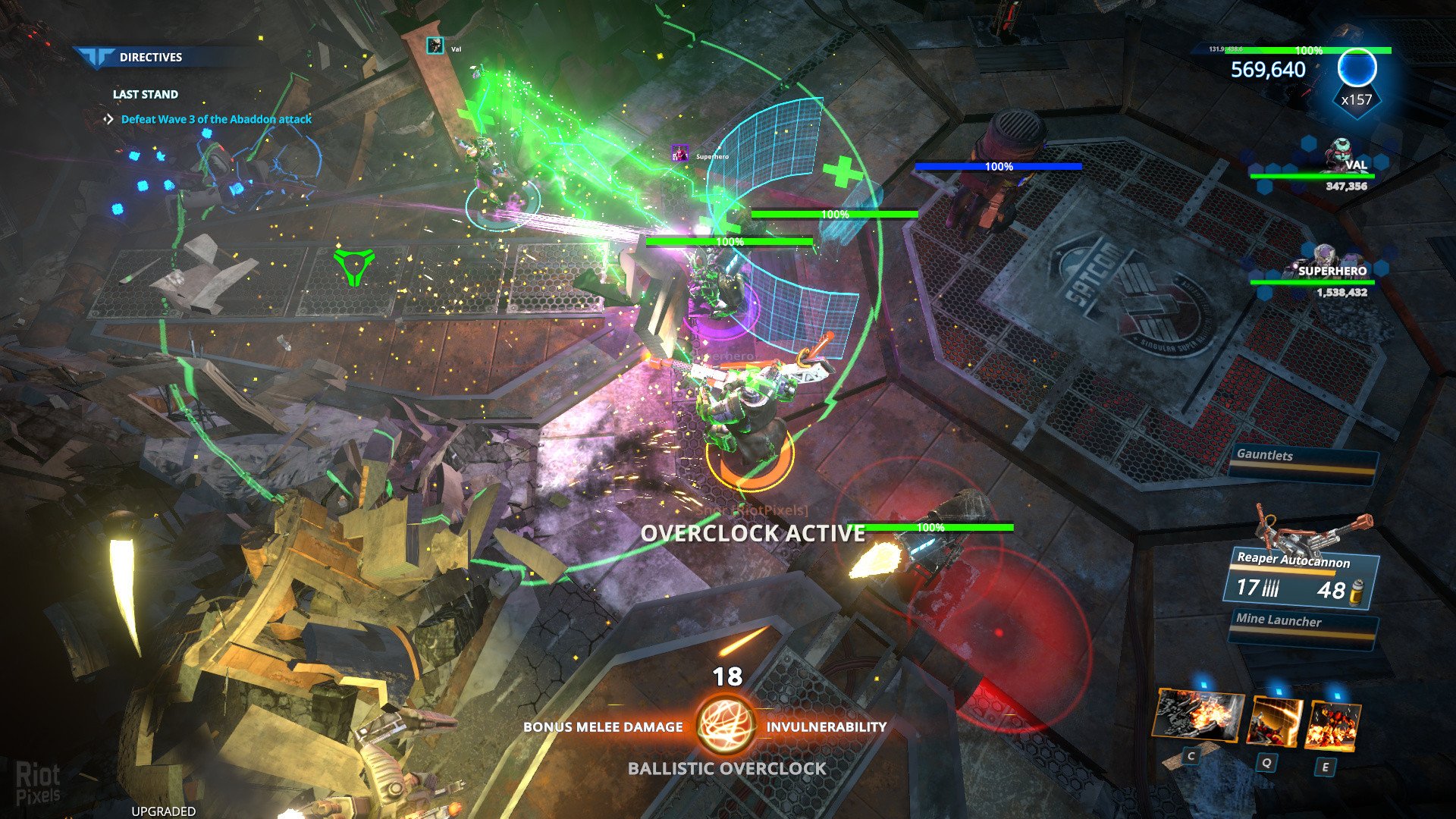Activate the mech explosion ability above C

pos(1197,715)
